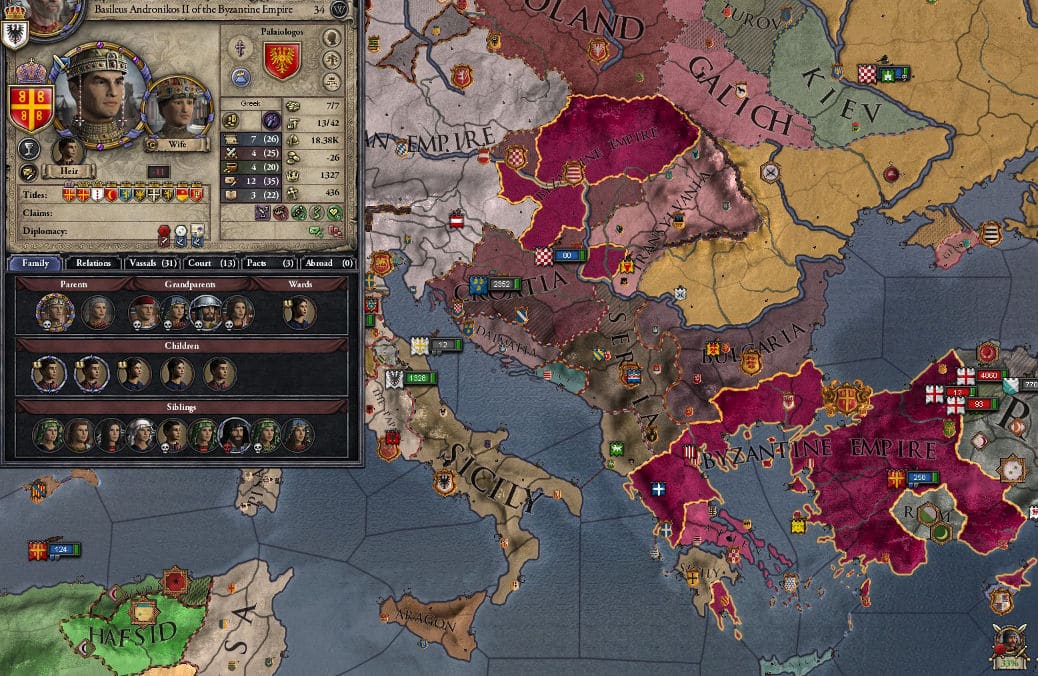Screen dimensions: 1038x676
Task: Open the Family tab
Action: pyautogui.click(x=36, y=263)
